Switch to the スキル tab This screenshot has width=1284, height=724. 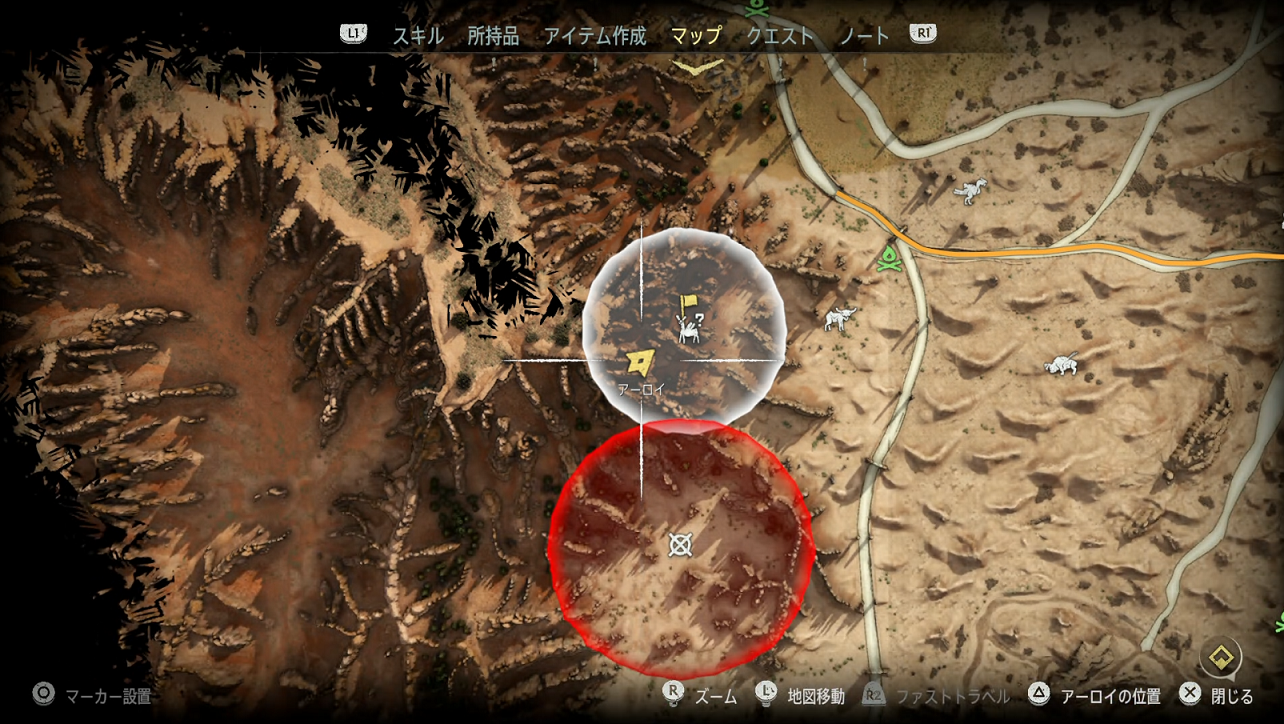click(417, 36)
